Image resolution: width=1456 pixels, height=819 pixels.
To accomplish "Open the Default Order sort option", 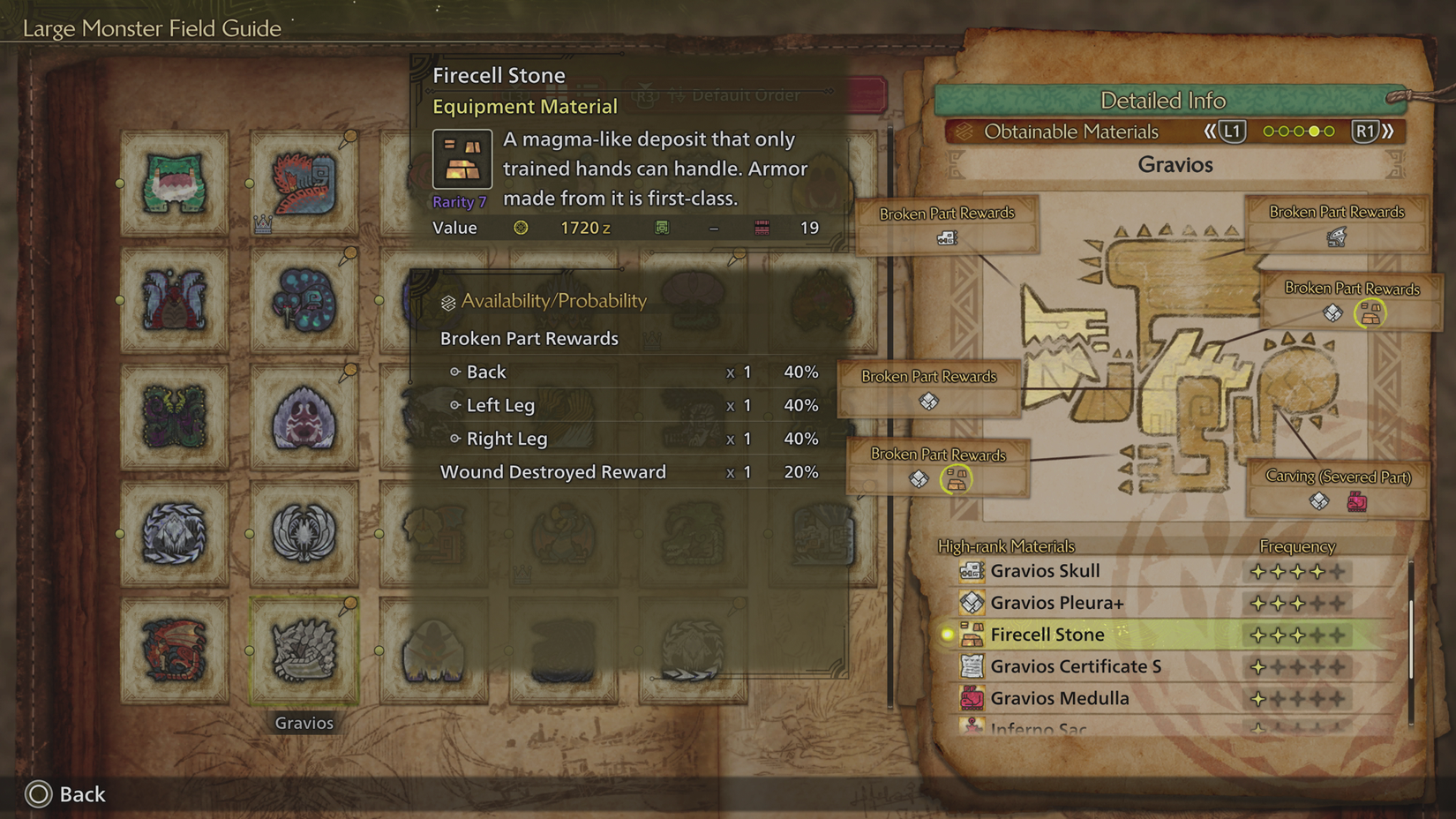I will click(746, 94).
